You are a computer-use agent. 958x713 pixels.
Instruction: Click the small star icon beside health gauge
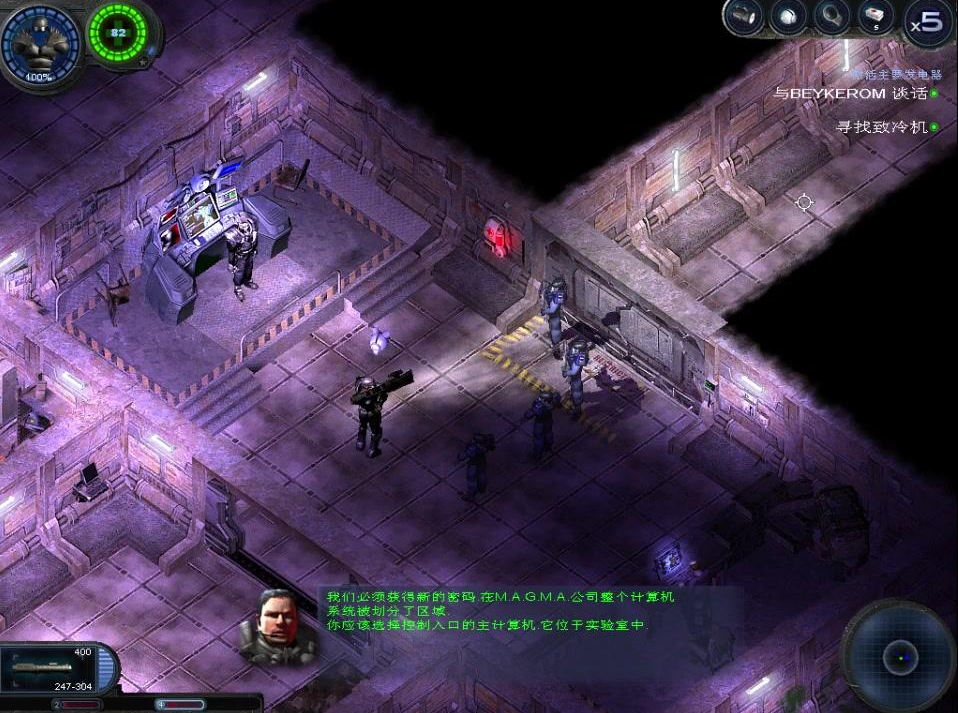[x=142, y=62]
